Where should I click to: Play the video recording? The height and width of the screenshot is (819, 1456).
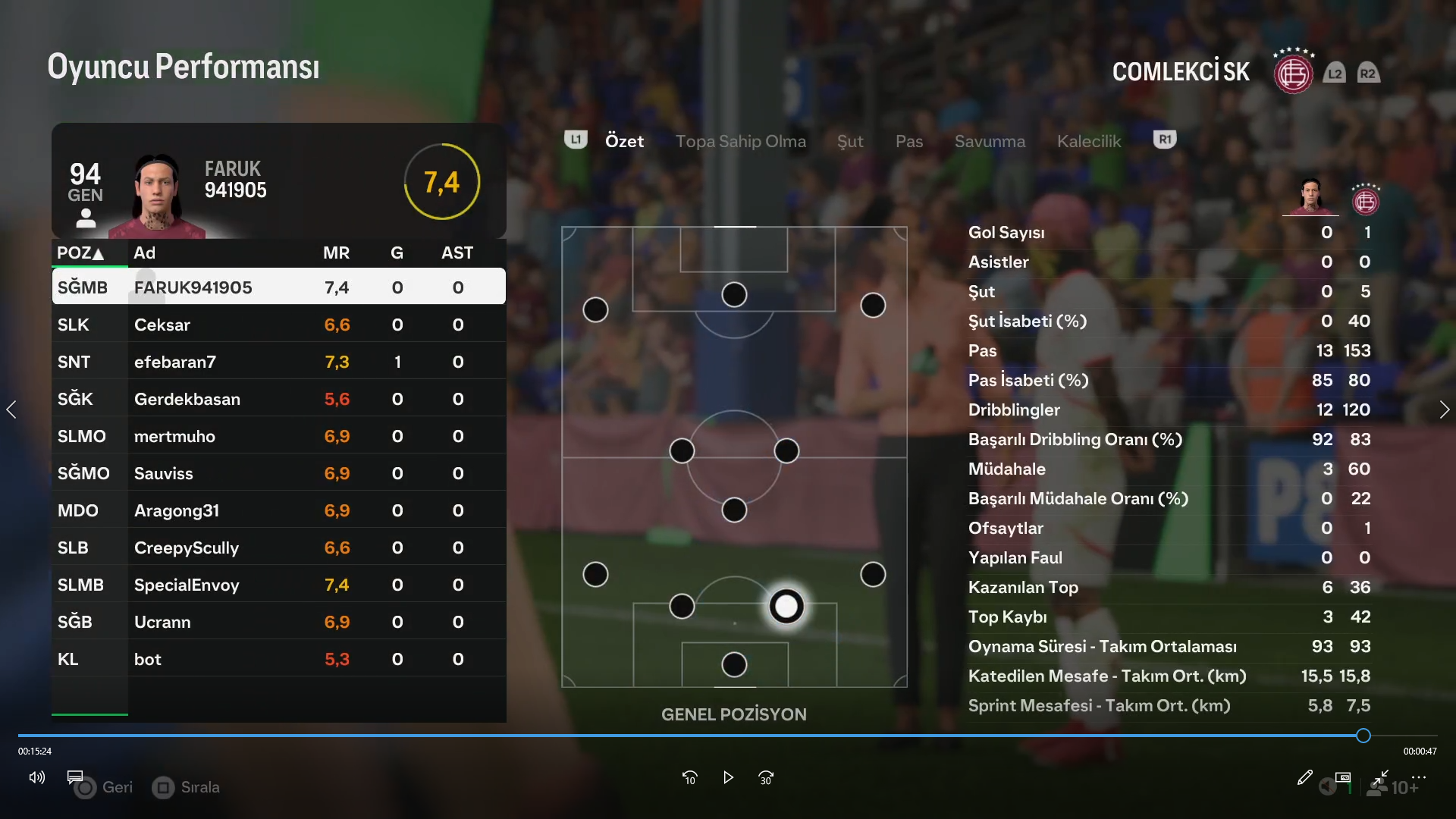pyautogui.click(x=728, y=777)
